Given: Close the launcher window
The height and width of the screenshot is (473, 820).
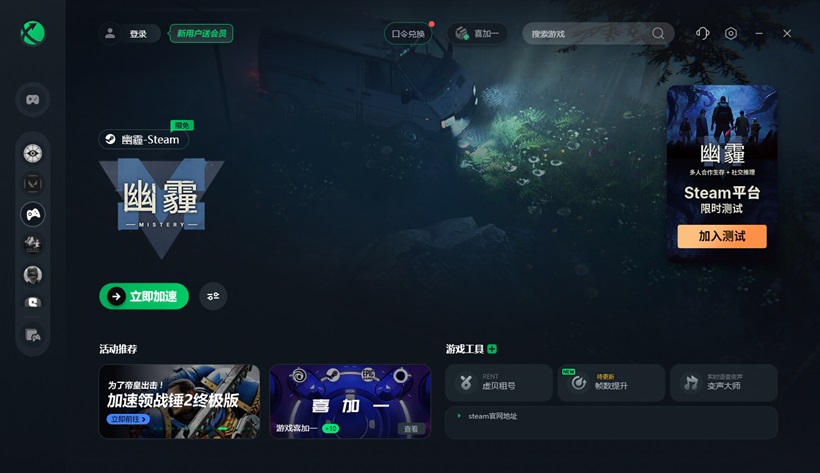Looking at the screenshot, I should [x=787, y=34].
